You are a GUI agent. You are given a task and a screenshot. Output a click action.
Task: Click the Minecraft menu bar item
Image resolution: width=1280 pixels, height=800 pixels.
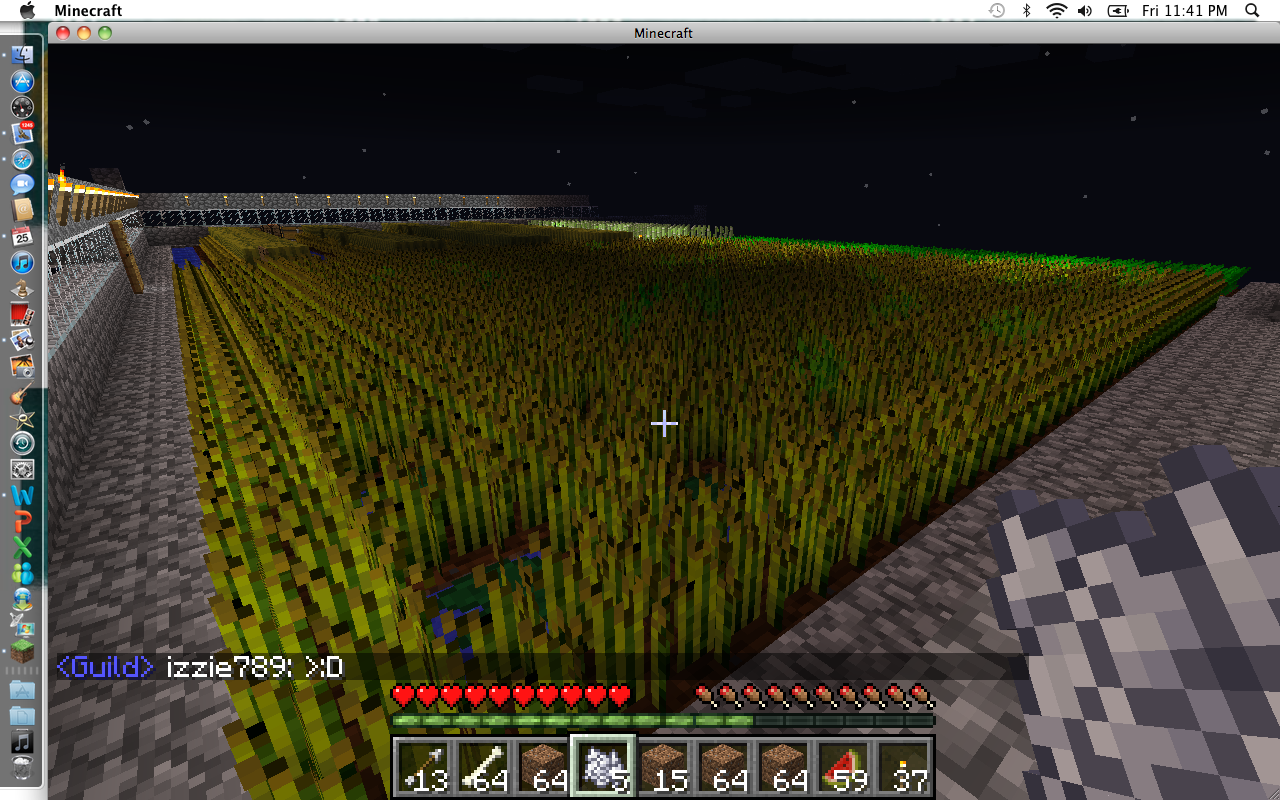[x=88, y=10]
